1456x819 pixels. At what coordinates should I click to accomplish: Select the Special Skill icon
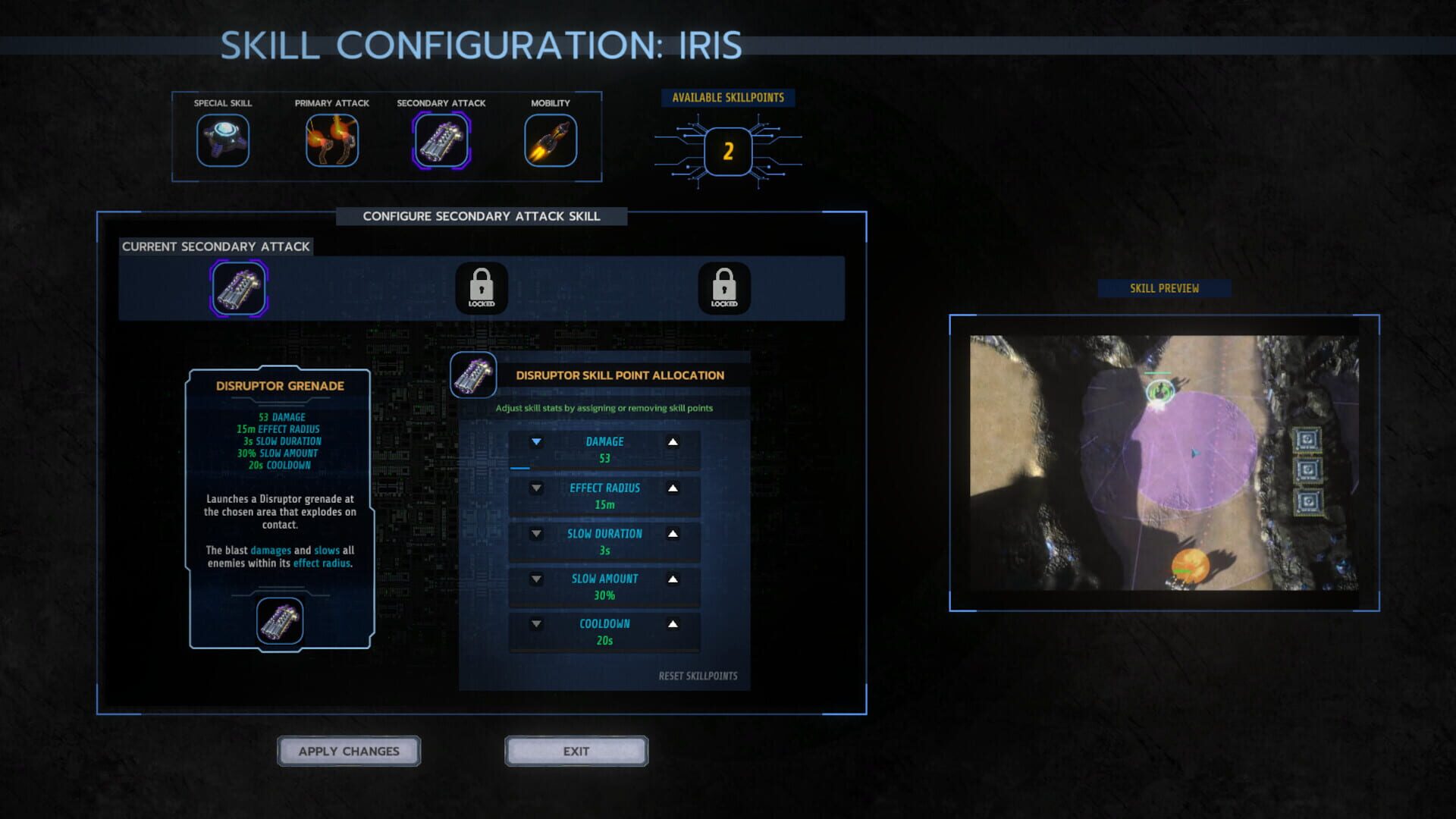pos(223,140)
